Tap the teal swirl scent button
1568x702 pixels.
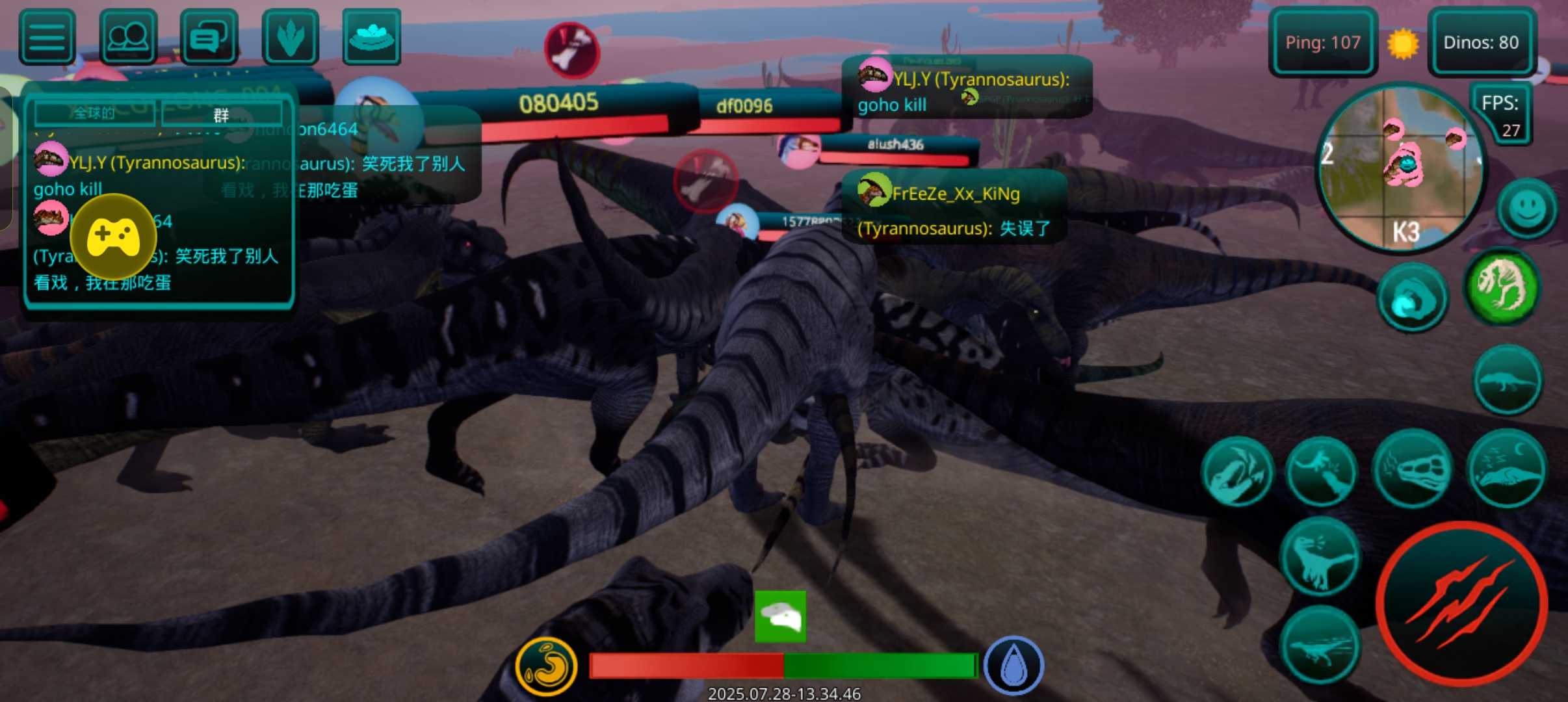pos(1412,299)
